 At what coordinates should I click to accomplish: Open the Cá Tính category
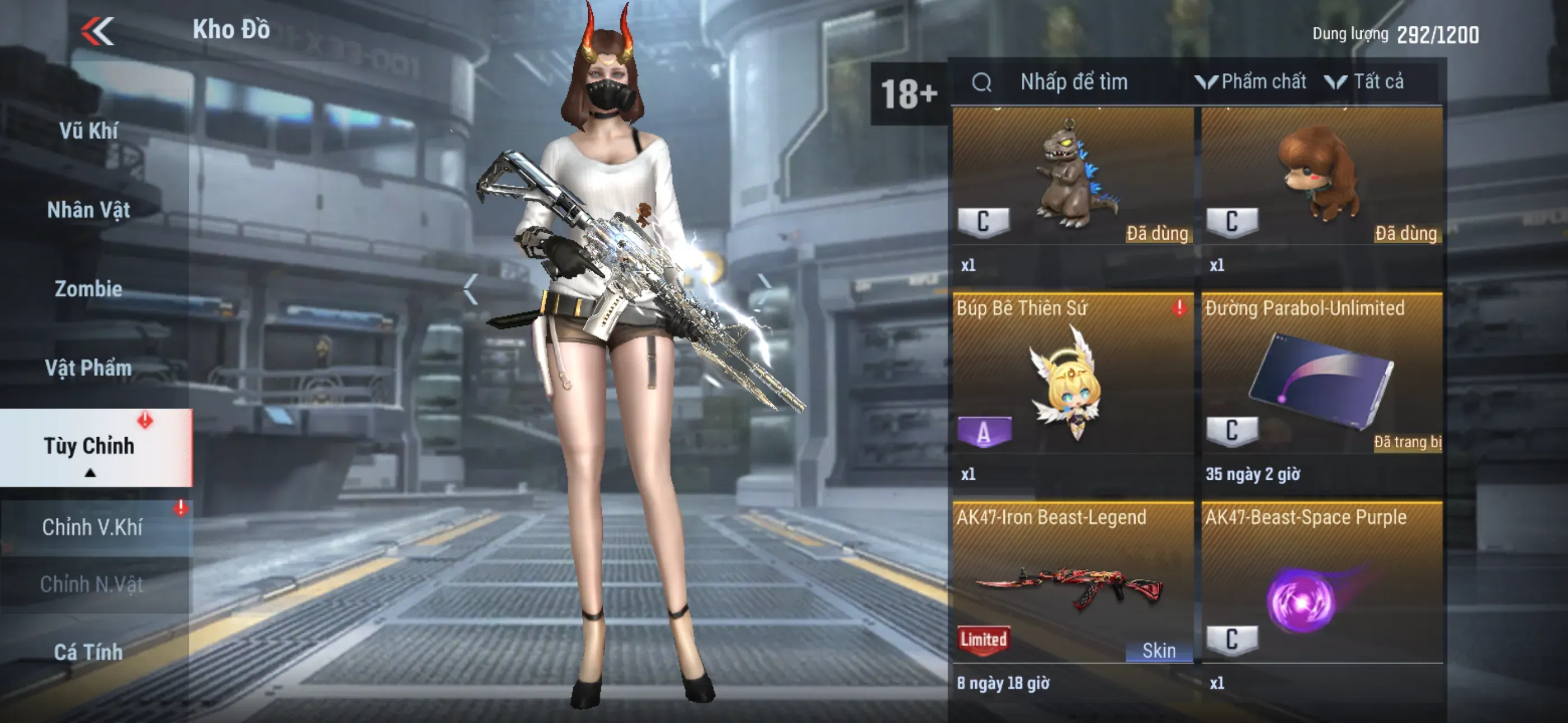[x=89, y=652]
